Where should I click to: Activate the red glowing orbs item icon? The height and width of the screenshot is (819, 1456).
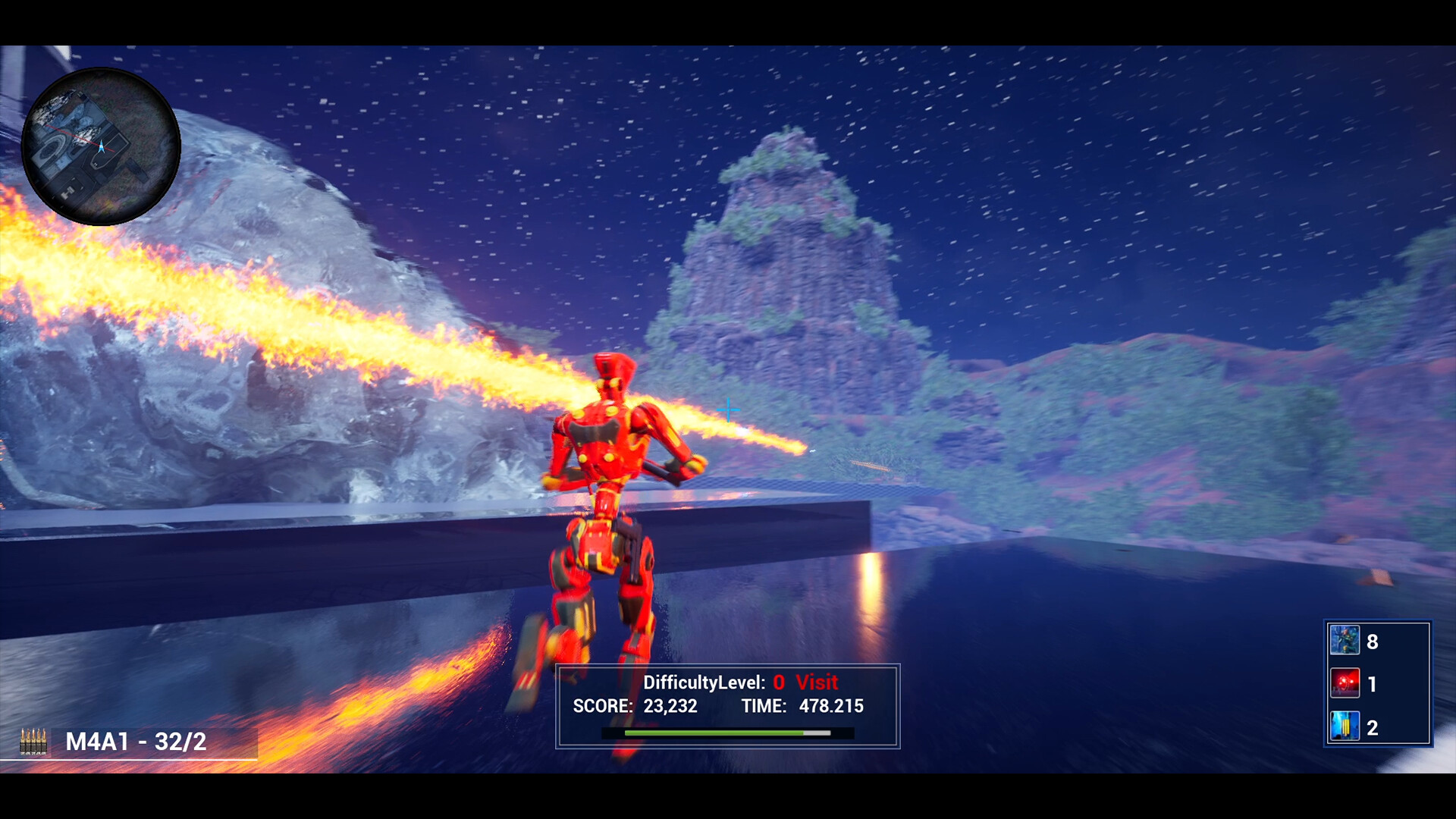point(1345,683)
